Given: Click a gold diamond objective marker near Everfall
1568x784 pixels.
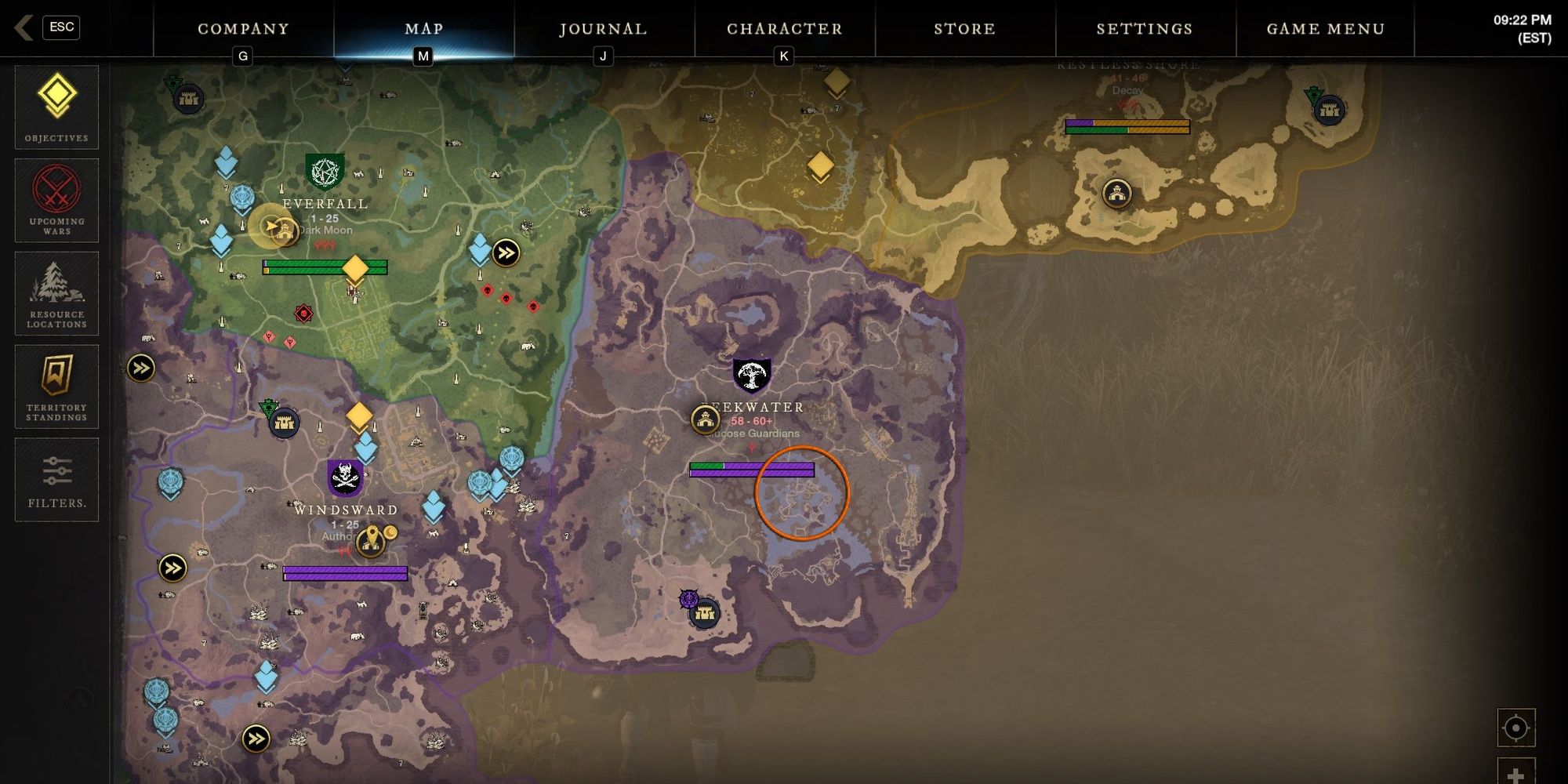Looking at the screenshot, I should click(354, 269).
